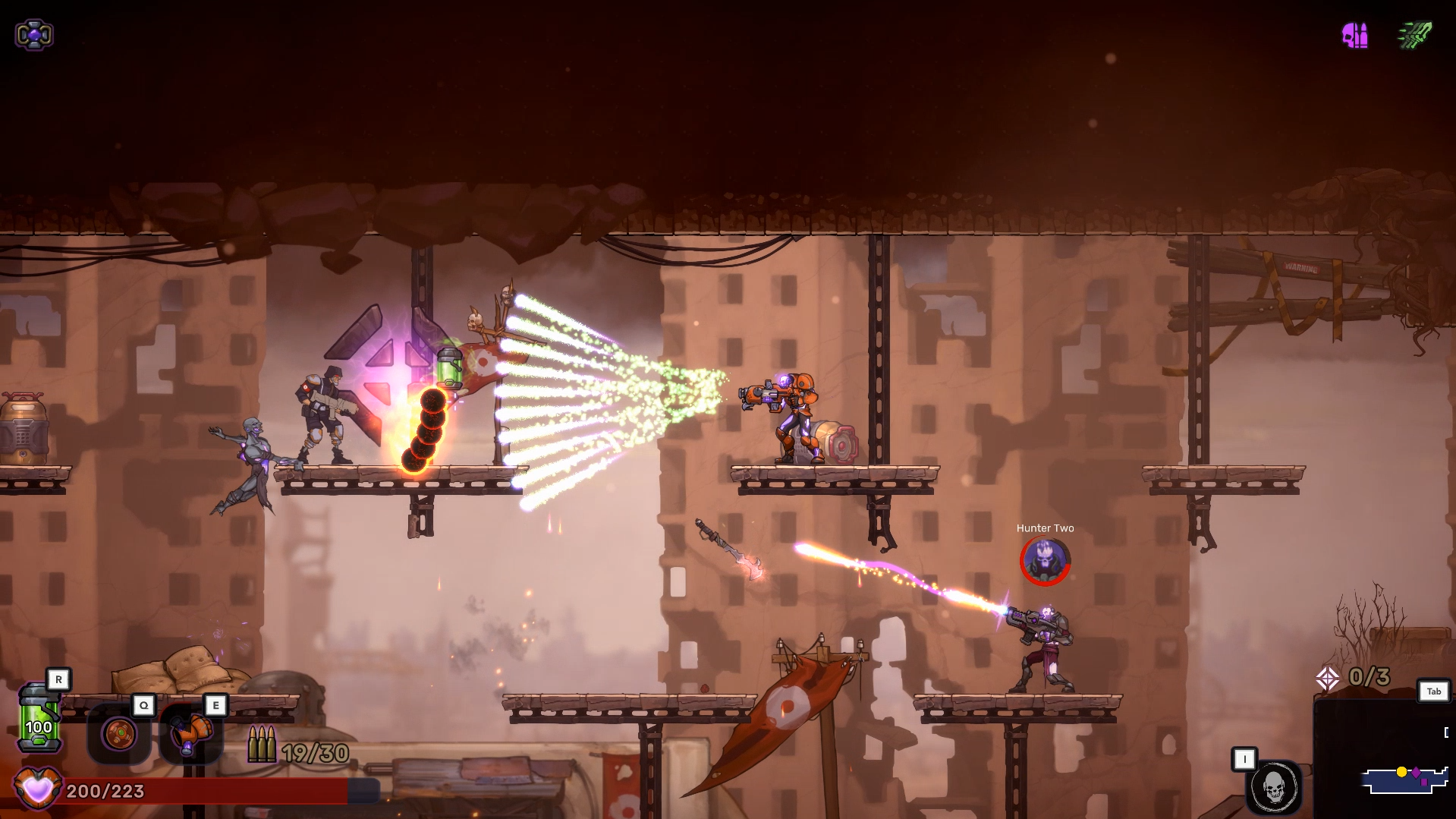Click the diamond objective tracker icon
Screen dimensions: 1456x819
click(1328, 678)
